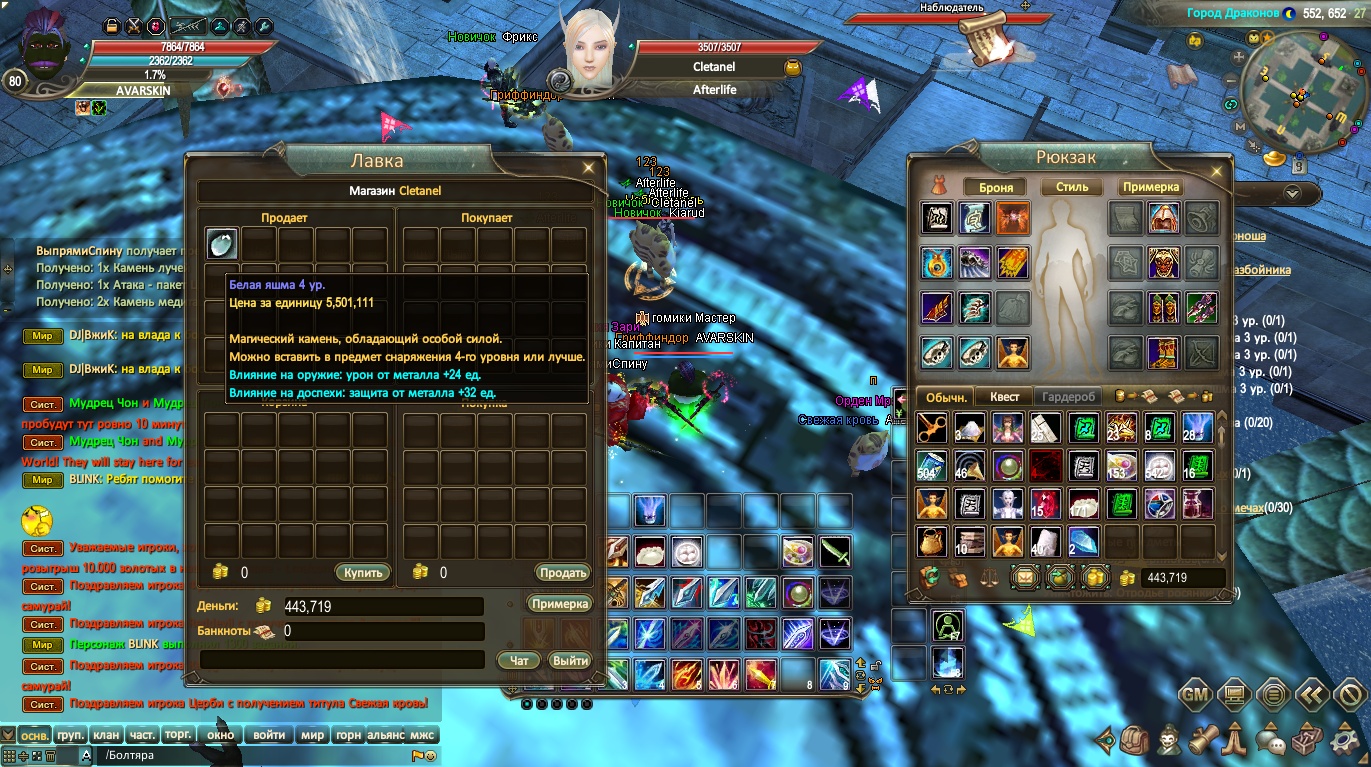Click the Продать button

tap(563, 573)
